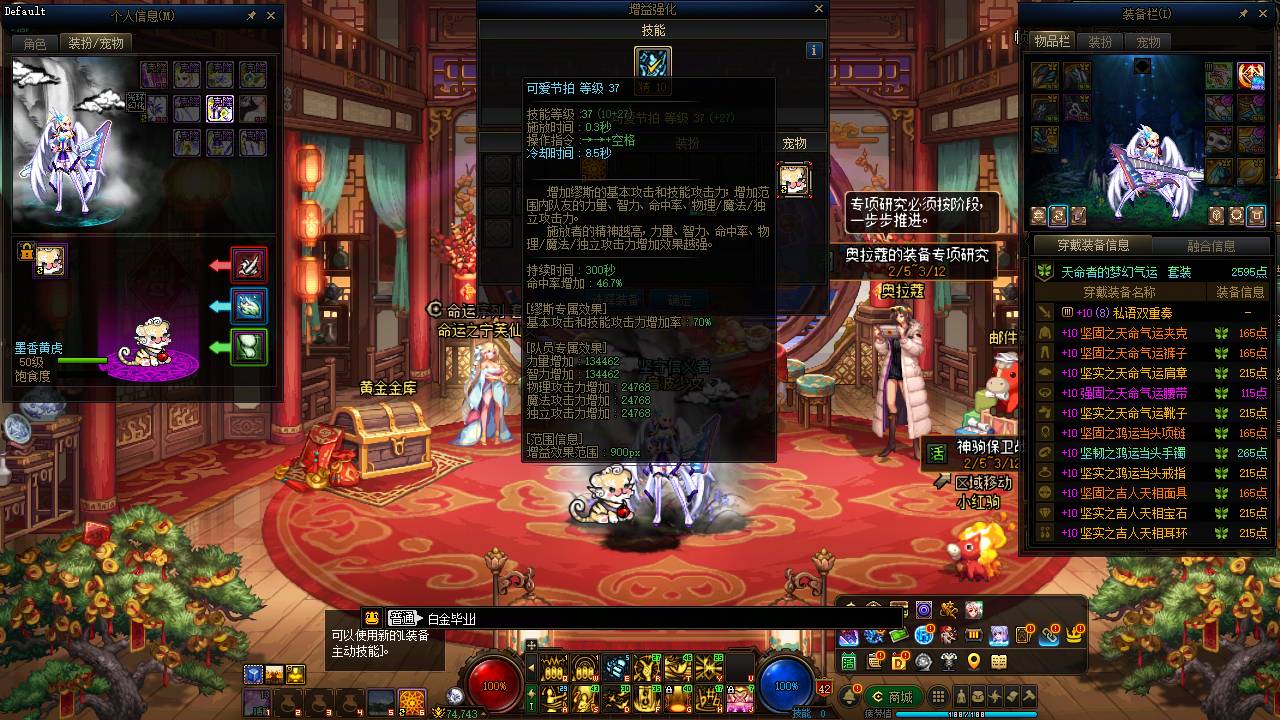1280x720 pixels.
Task: Click the info (i) icon on the buff window
Action: tap(814, 50)
